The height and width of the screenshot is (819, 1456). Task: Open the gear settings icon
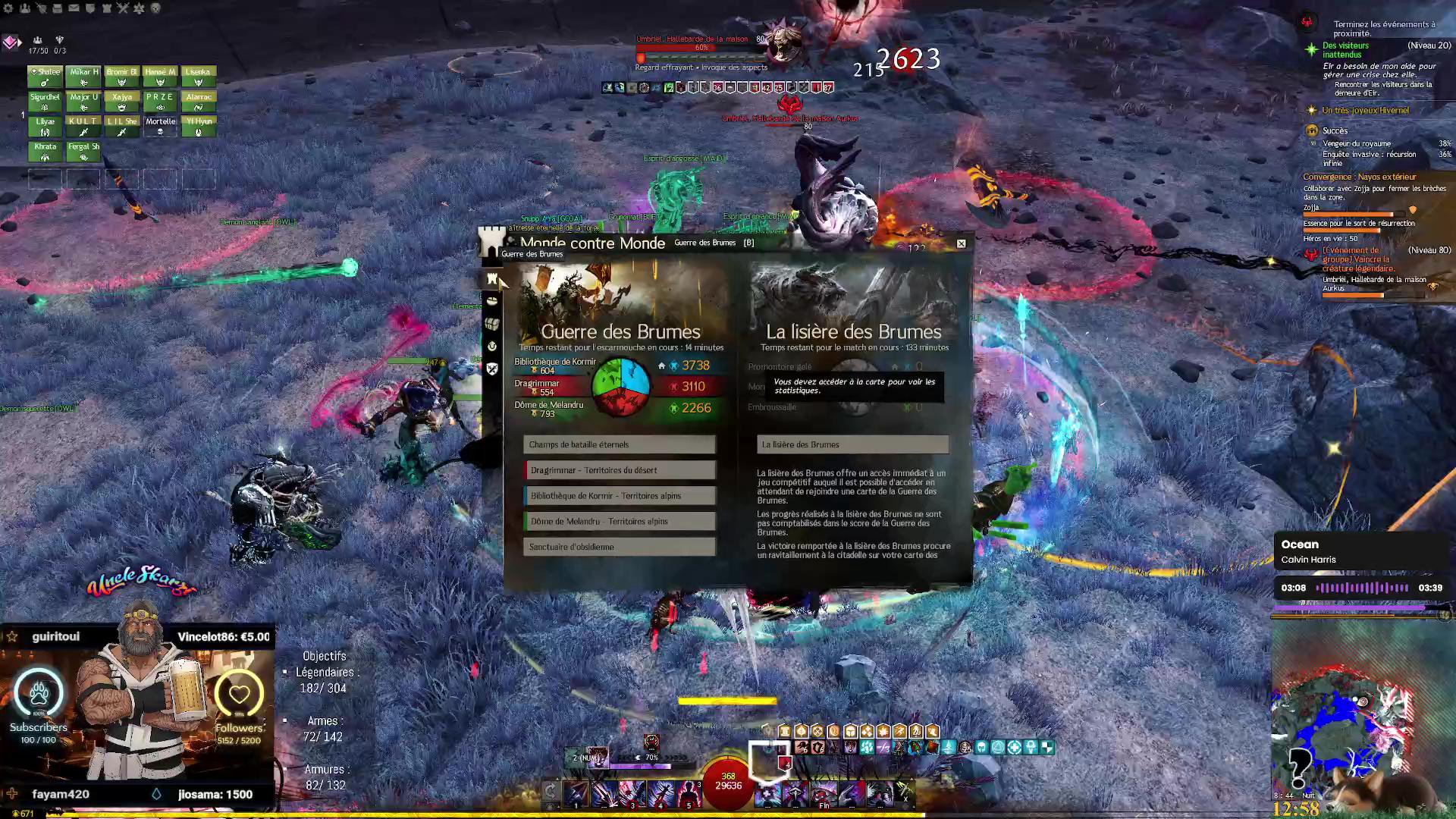8,8
